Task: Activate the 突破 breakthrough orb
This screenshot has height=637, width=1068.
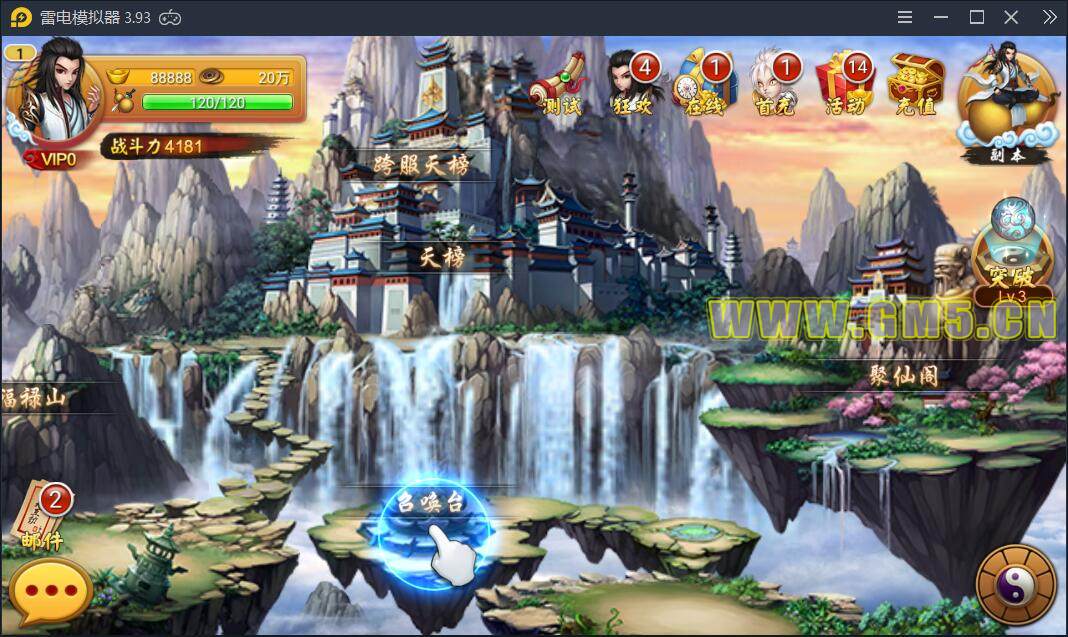Action: (x=1012, y=255)
